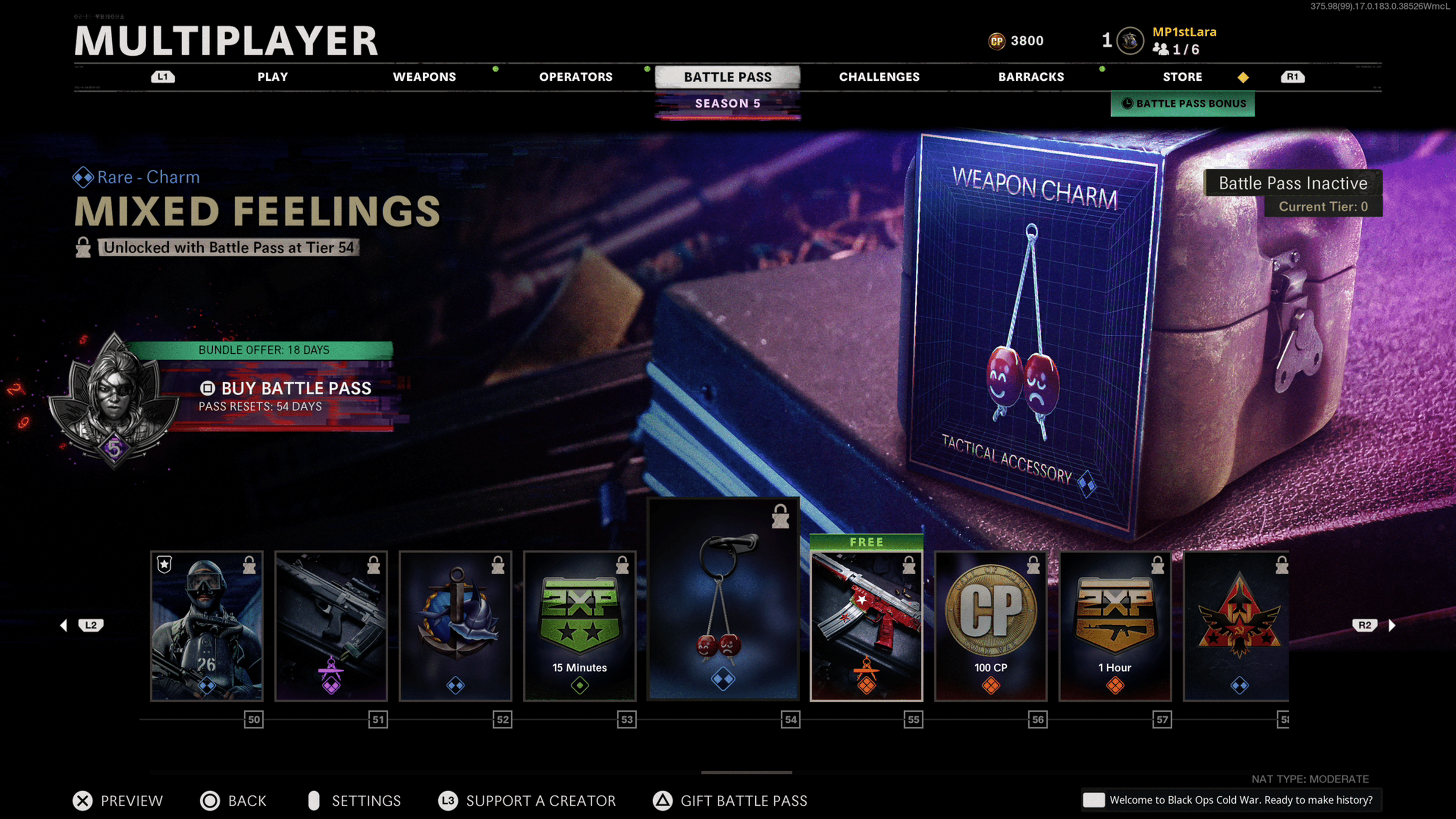
Task: Switch to the Play tab
Action: click(x=273, y=77)
